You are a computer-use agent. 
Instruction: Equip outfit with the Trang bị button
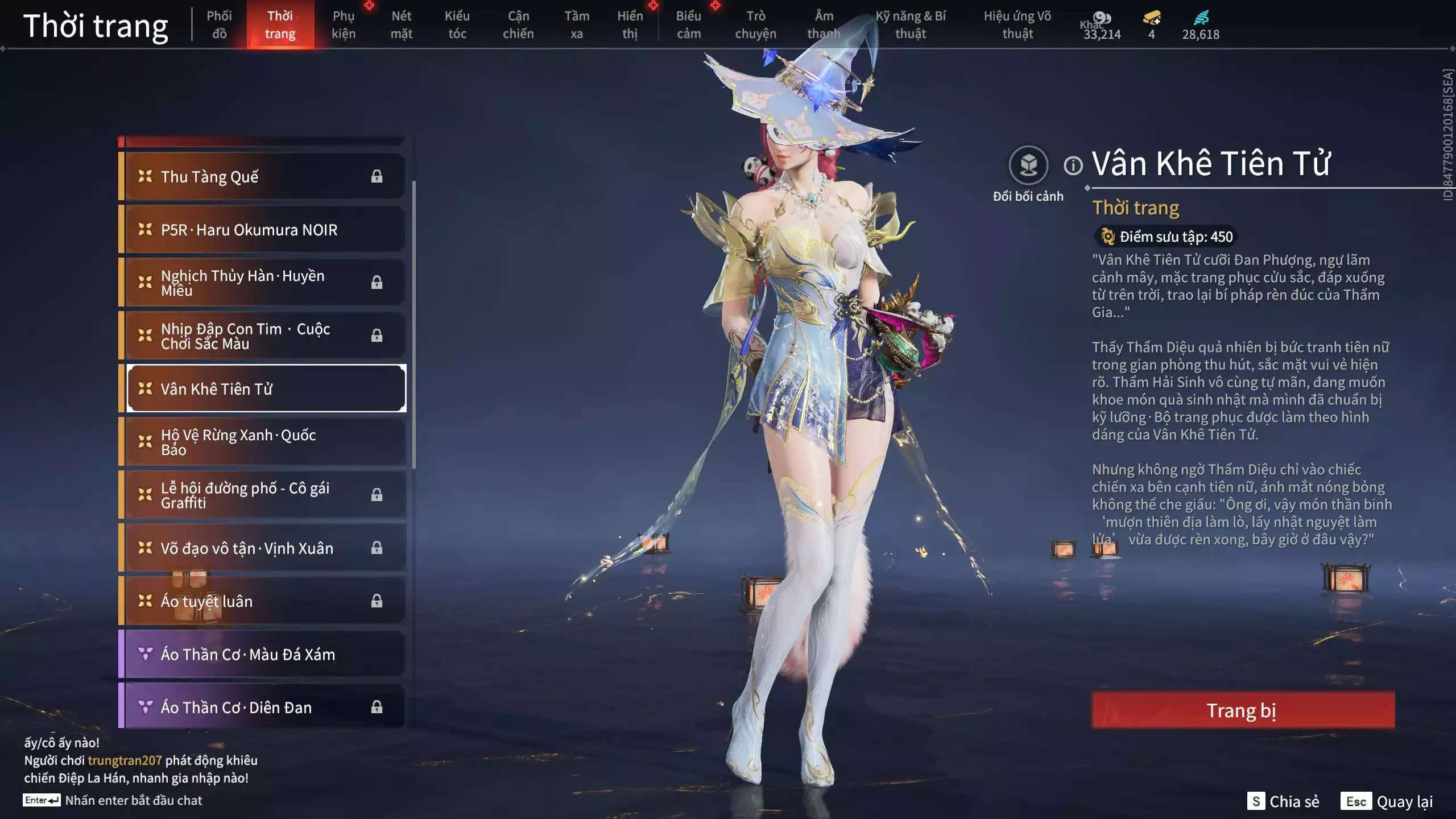coord(1243,710)
